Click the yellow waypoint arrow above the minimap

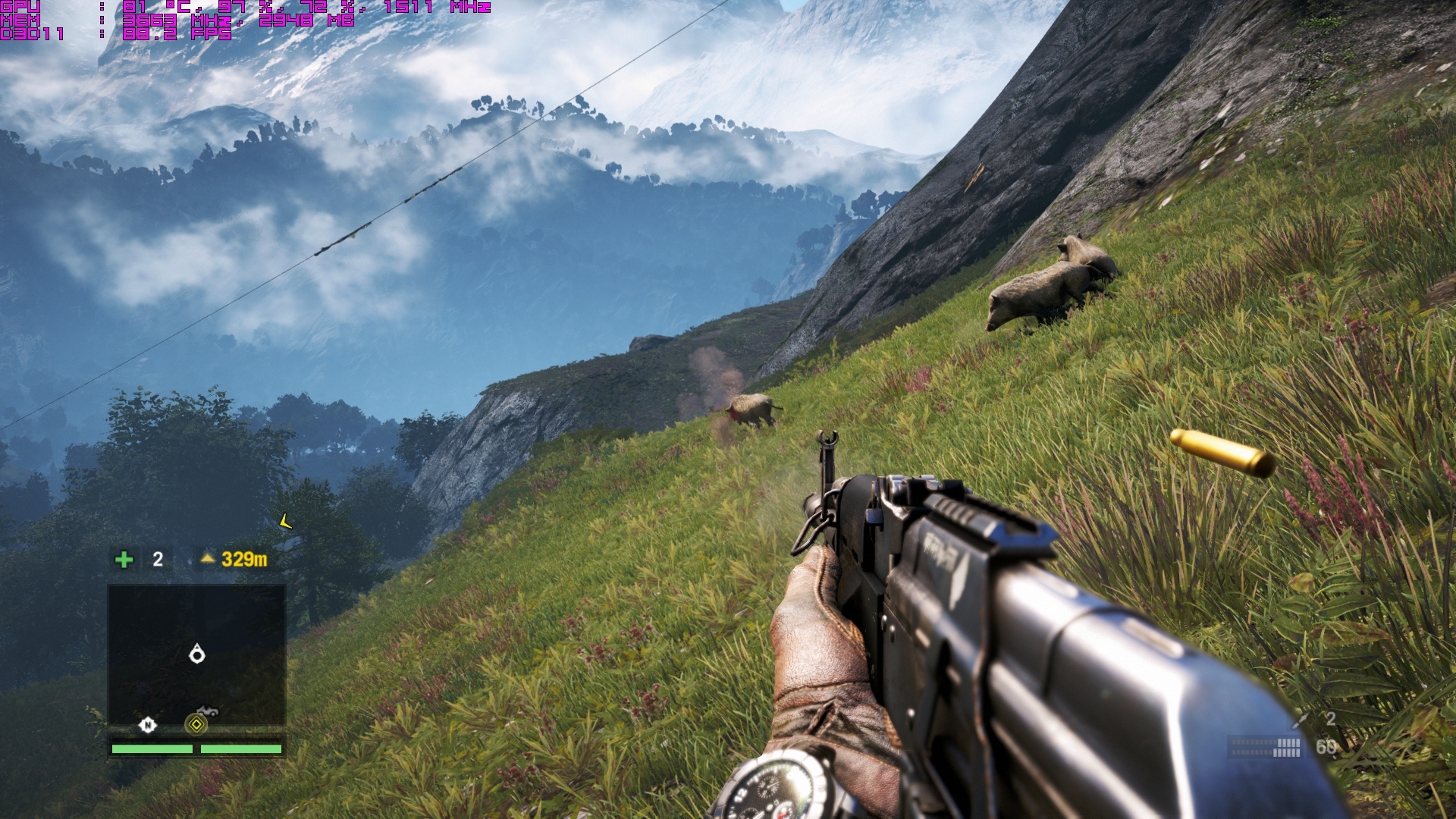point(285,521)
